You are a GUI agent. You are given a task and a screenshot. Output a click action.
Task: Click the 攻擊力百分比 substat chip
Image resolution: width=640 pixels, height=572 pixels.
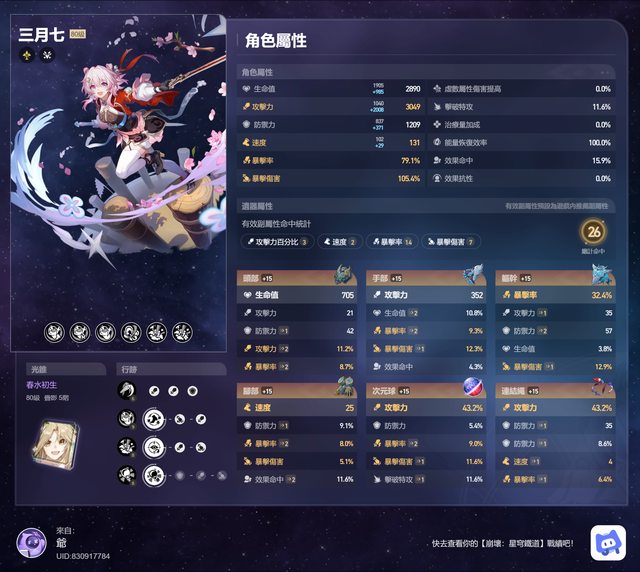click(278, 242)
